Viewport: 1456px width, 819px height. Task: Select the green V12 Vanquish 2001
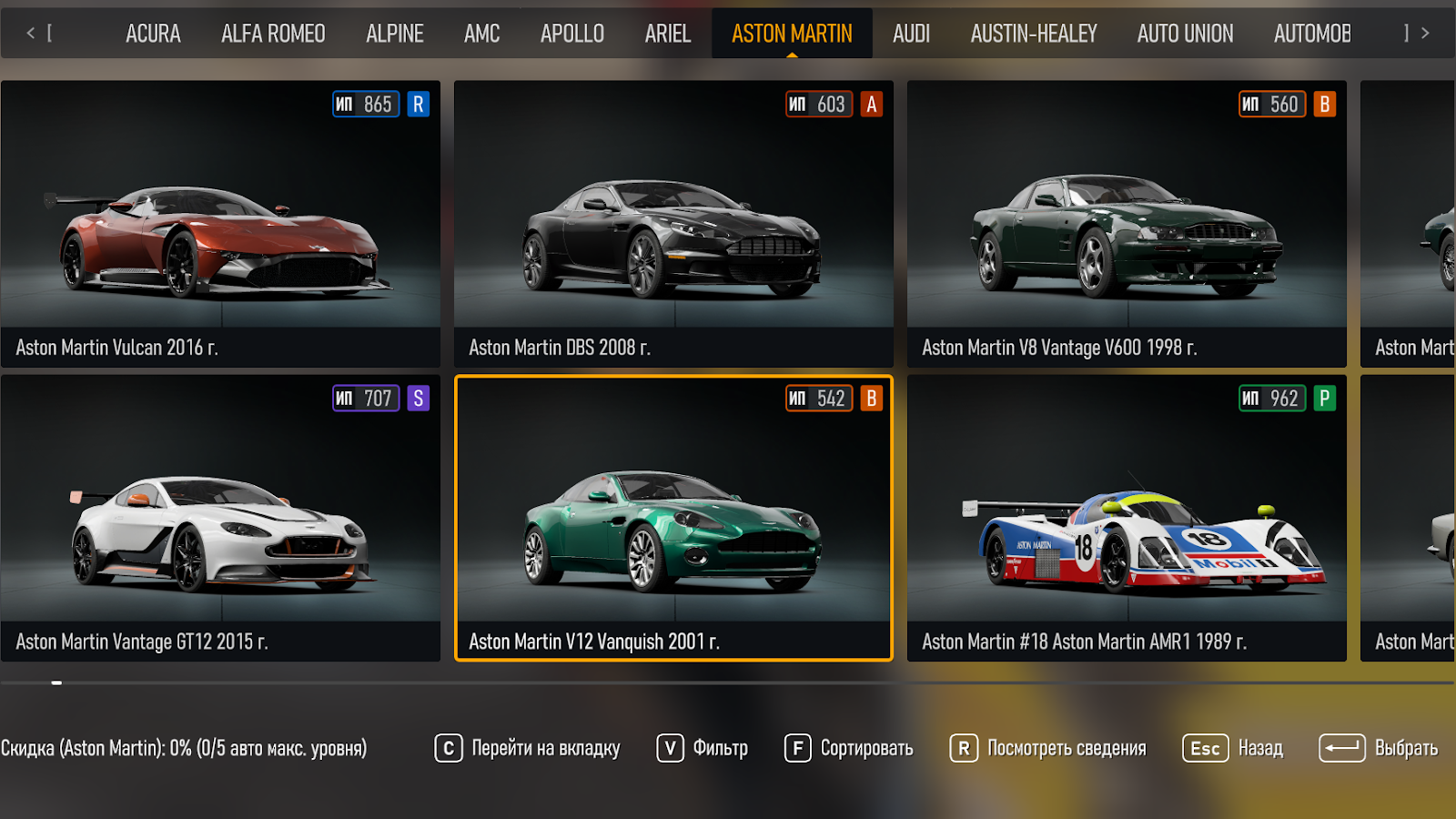pyautogui.click(x=673, y=518)
